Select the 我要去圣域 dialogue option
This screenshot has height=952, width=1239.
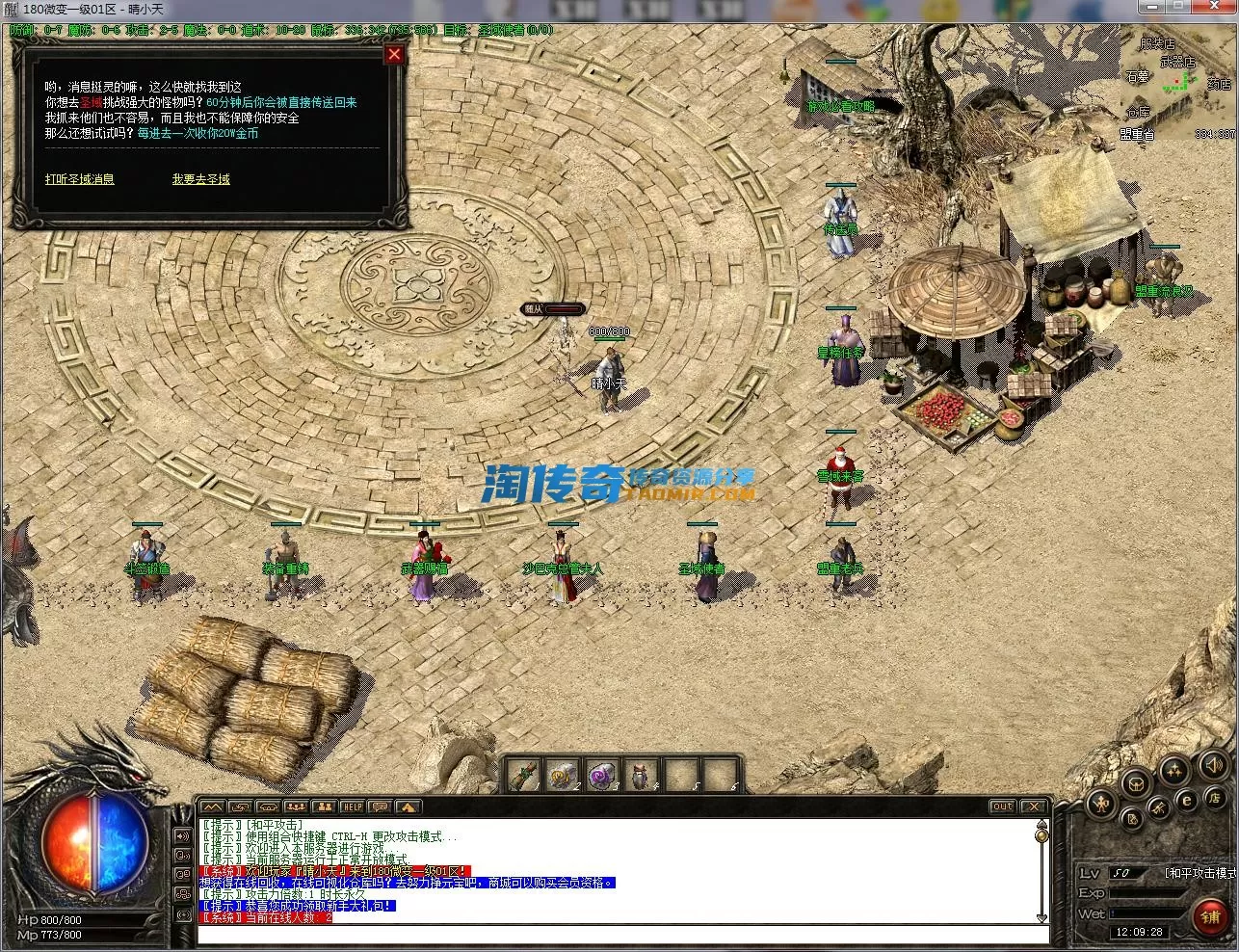point(200,179)
